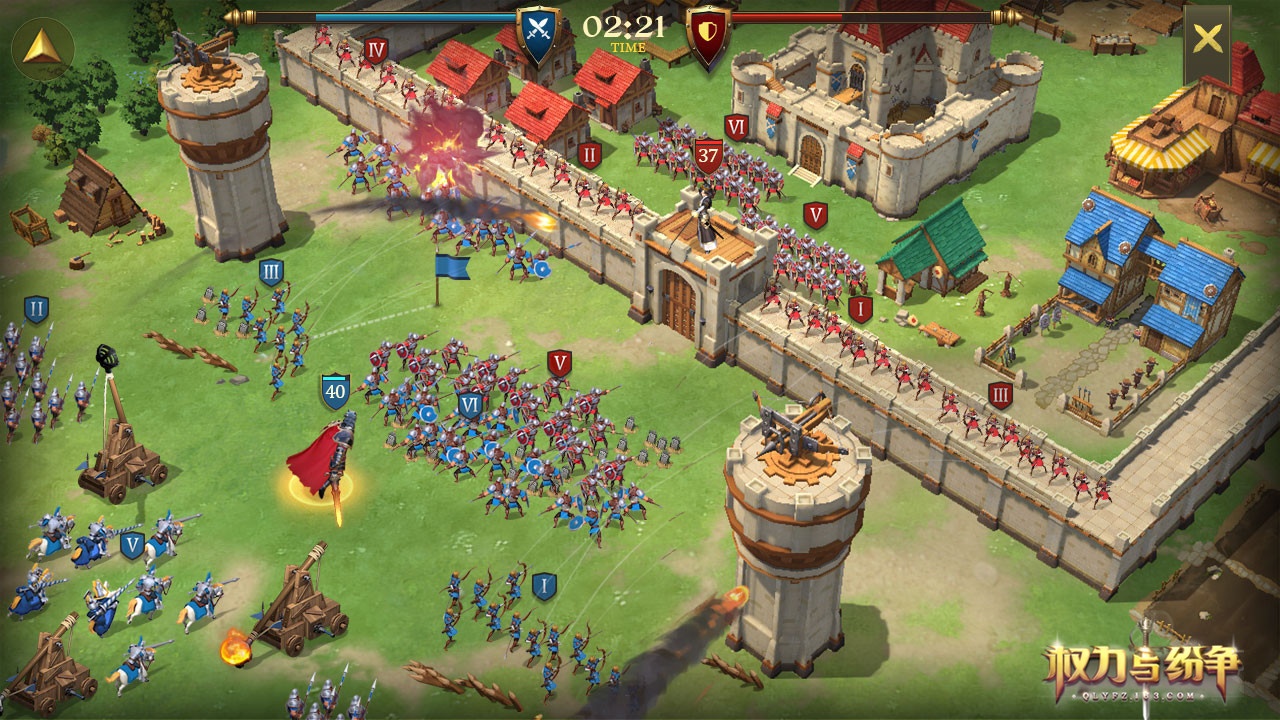Select blue squad VI marker
The height and width of the screenshot is (720, 1280).
coord(470,404)
